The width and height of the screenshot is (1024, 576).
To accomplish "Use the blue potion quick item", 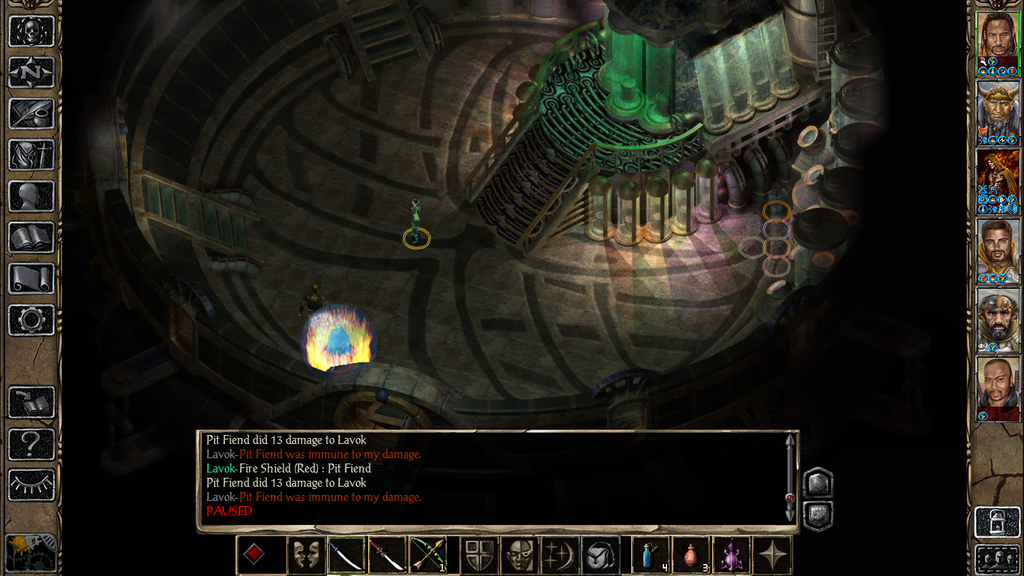I will pos(650,555).
